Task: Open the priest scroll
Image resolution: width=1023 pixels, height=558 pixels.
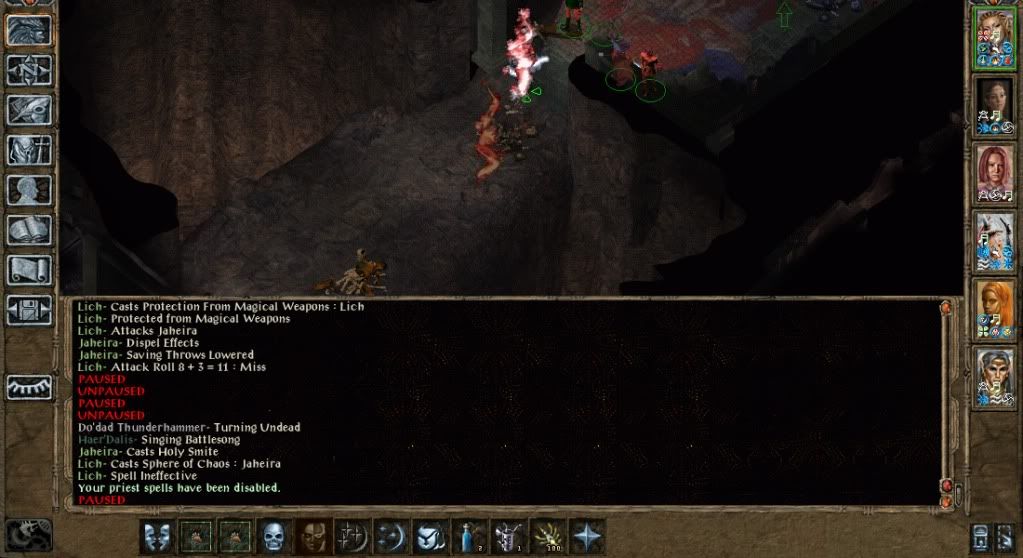Action: coord(29,269)
